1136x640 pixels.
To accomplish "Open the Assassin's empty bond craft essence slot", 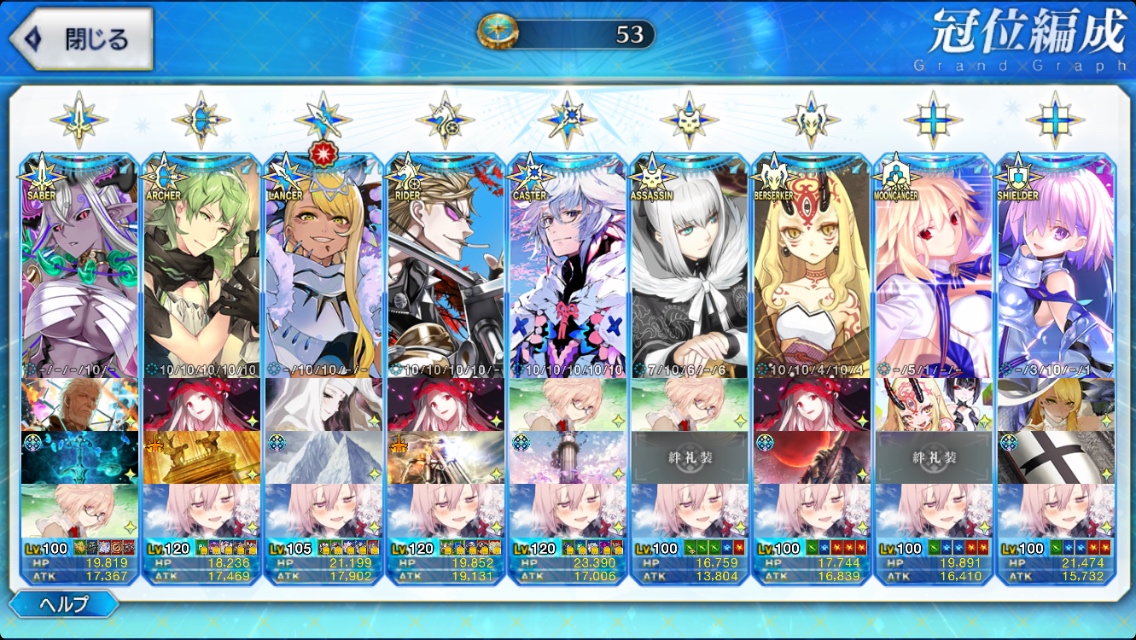I will 690,457.
